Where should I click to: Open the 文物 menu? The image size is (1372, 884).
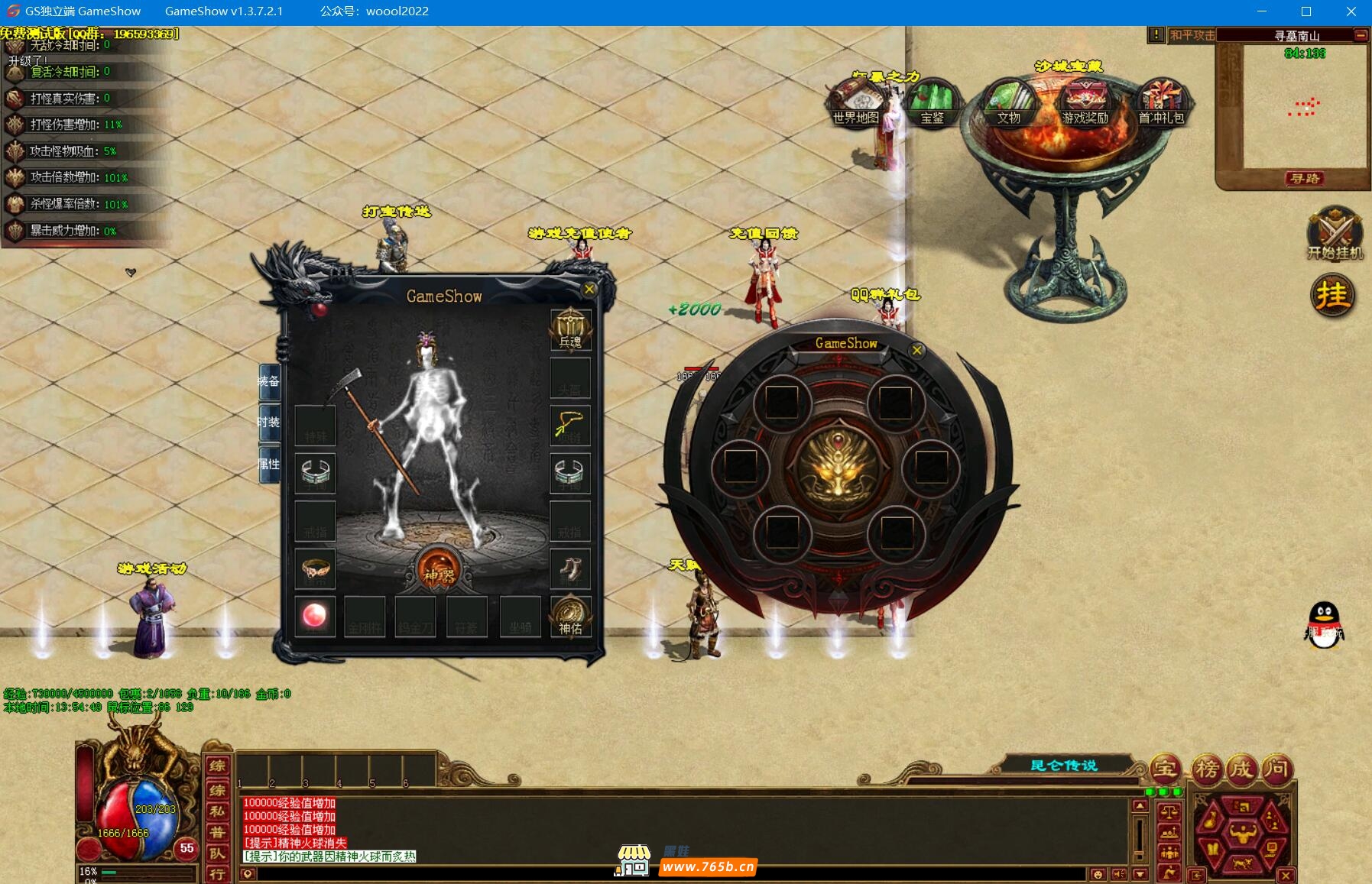(x=1009, y=103)
